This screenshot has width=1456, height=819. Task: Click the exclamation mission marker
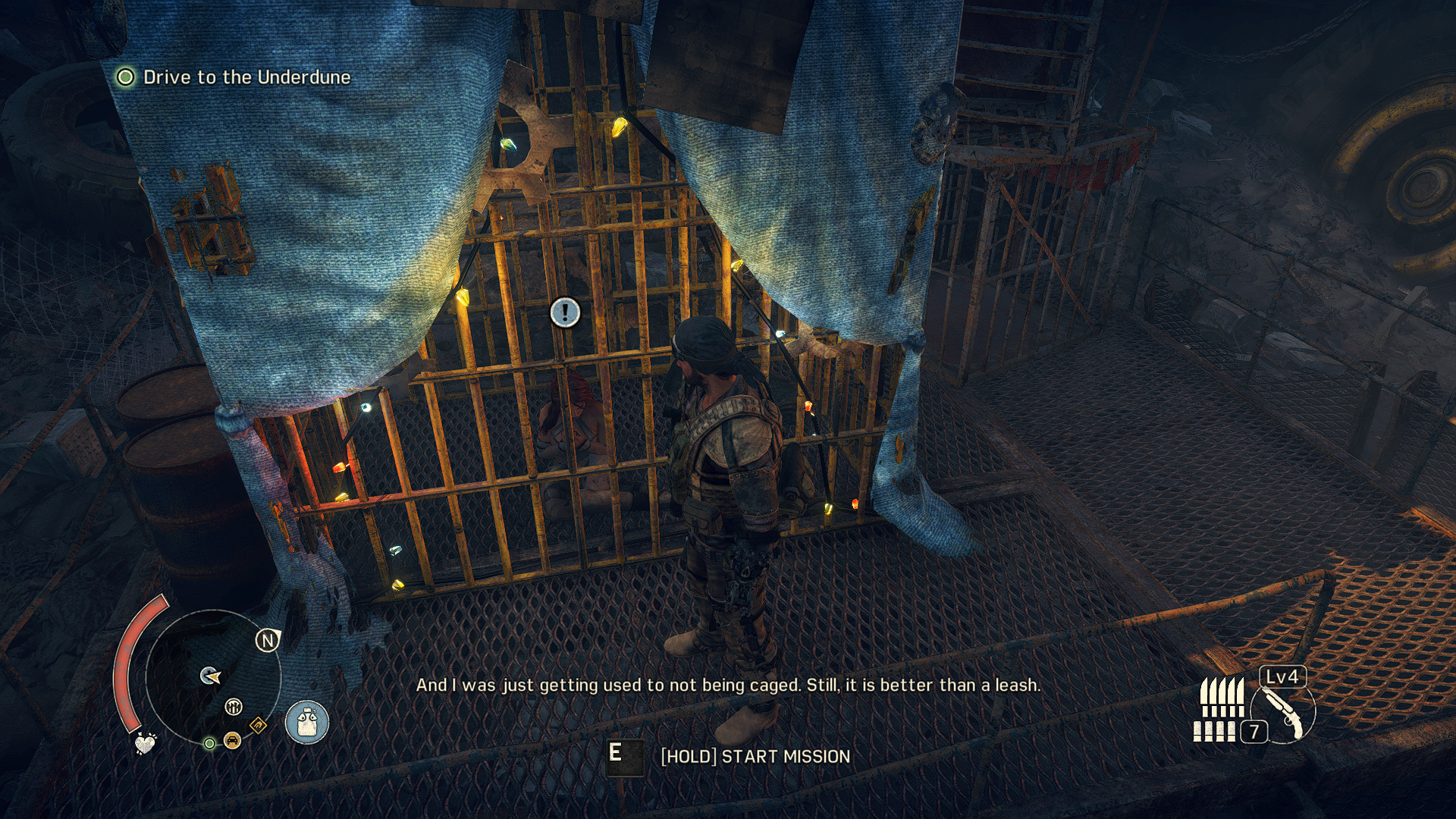tap(565, 312)
